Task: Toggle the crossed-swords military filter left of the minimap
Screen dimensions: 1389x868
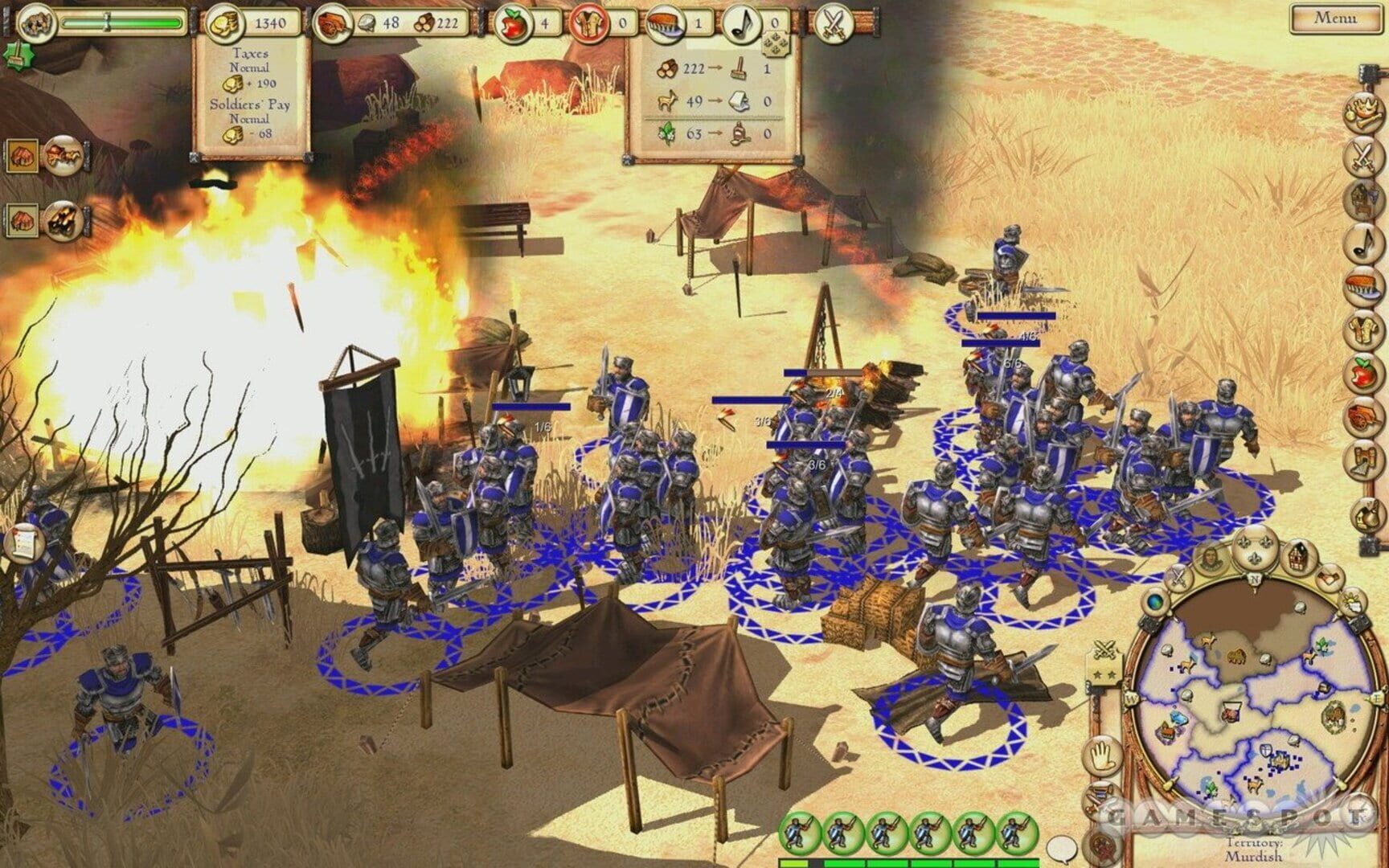Action: [x=1104, y=649]
